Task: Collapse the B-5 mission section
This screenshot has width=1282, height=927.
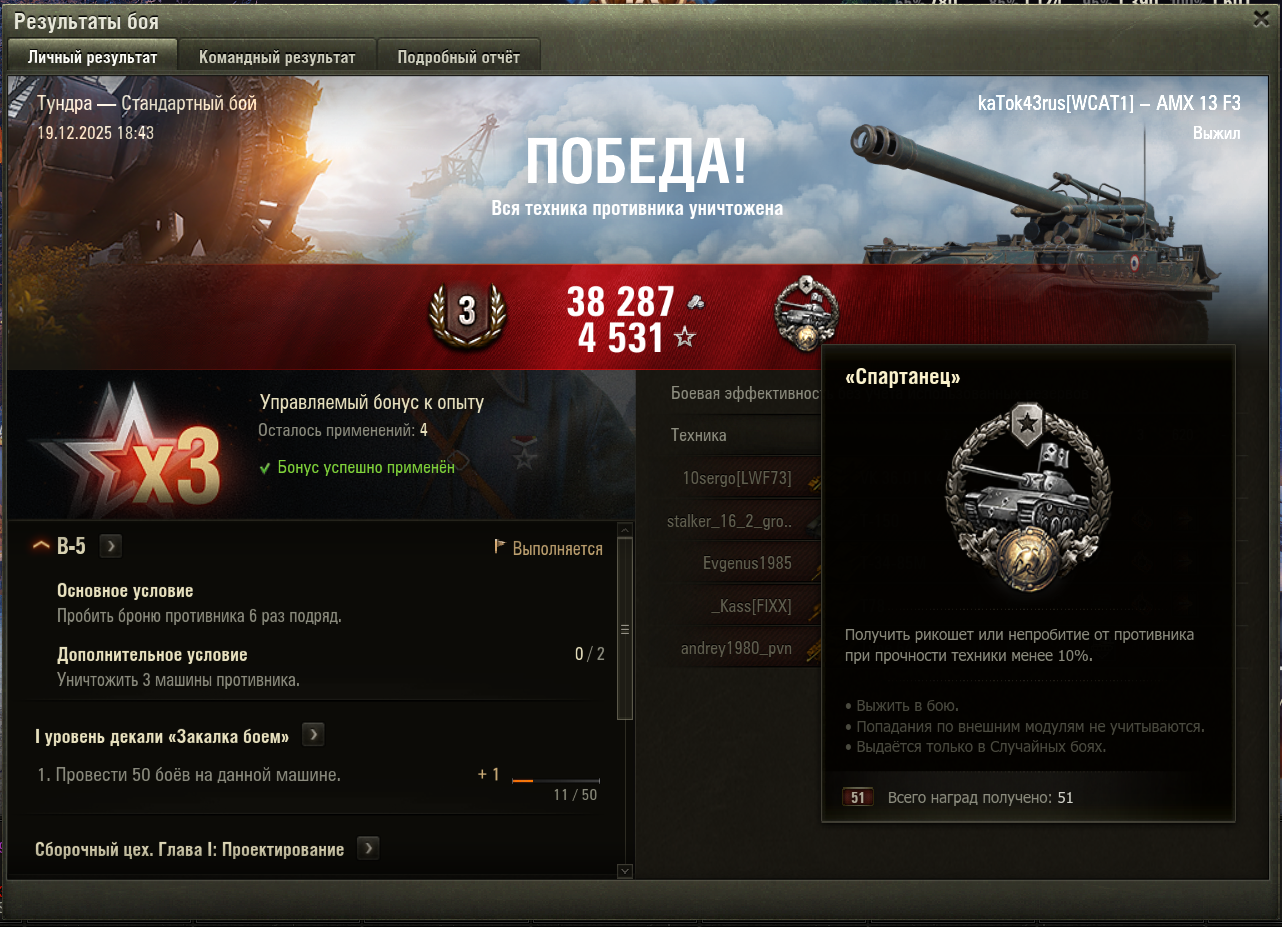Action: (x=41, y=546)
